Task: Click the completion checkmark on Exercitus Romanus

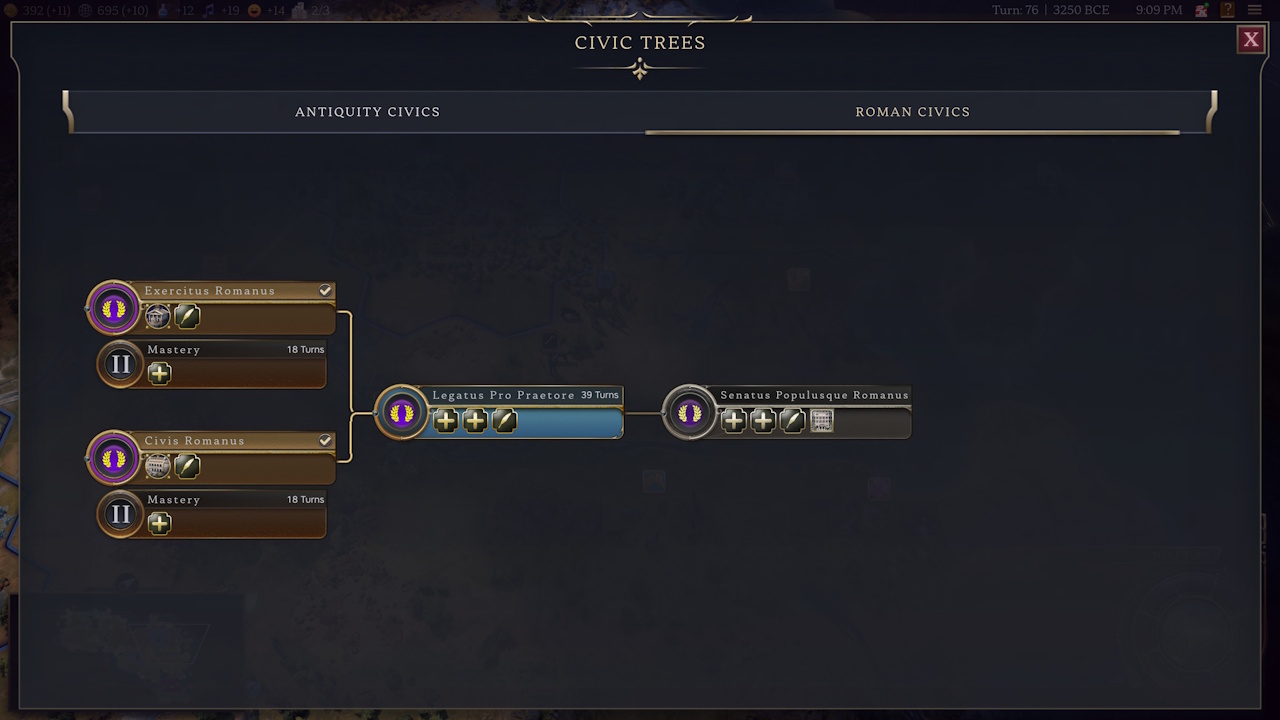Action: point(325,290)
